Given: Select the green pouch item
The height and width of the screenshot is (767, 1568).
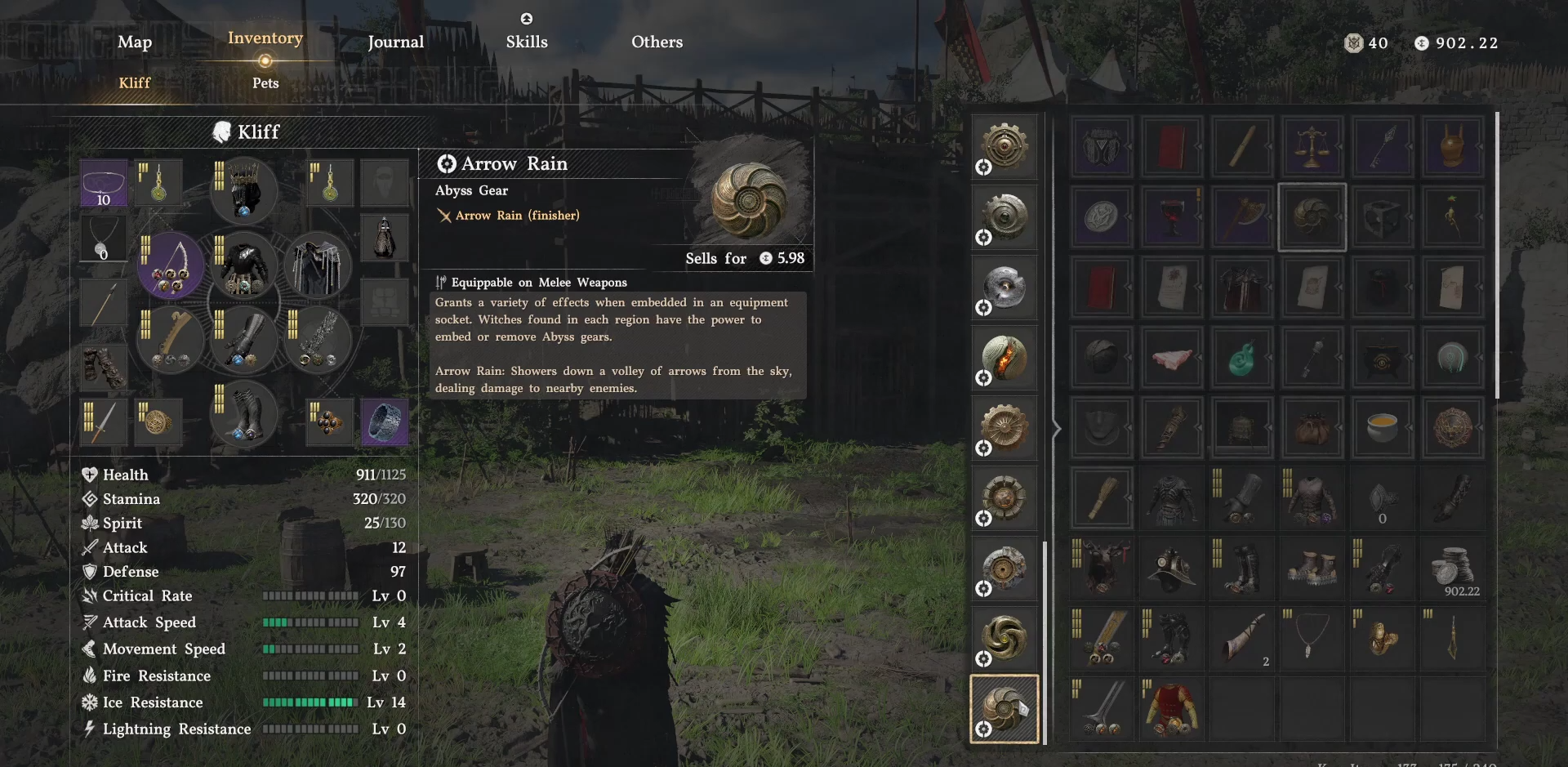Looking at the screenshot, I should tap(1241, 358).
